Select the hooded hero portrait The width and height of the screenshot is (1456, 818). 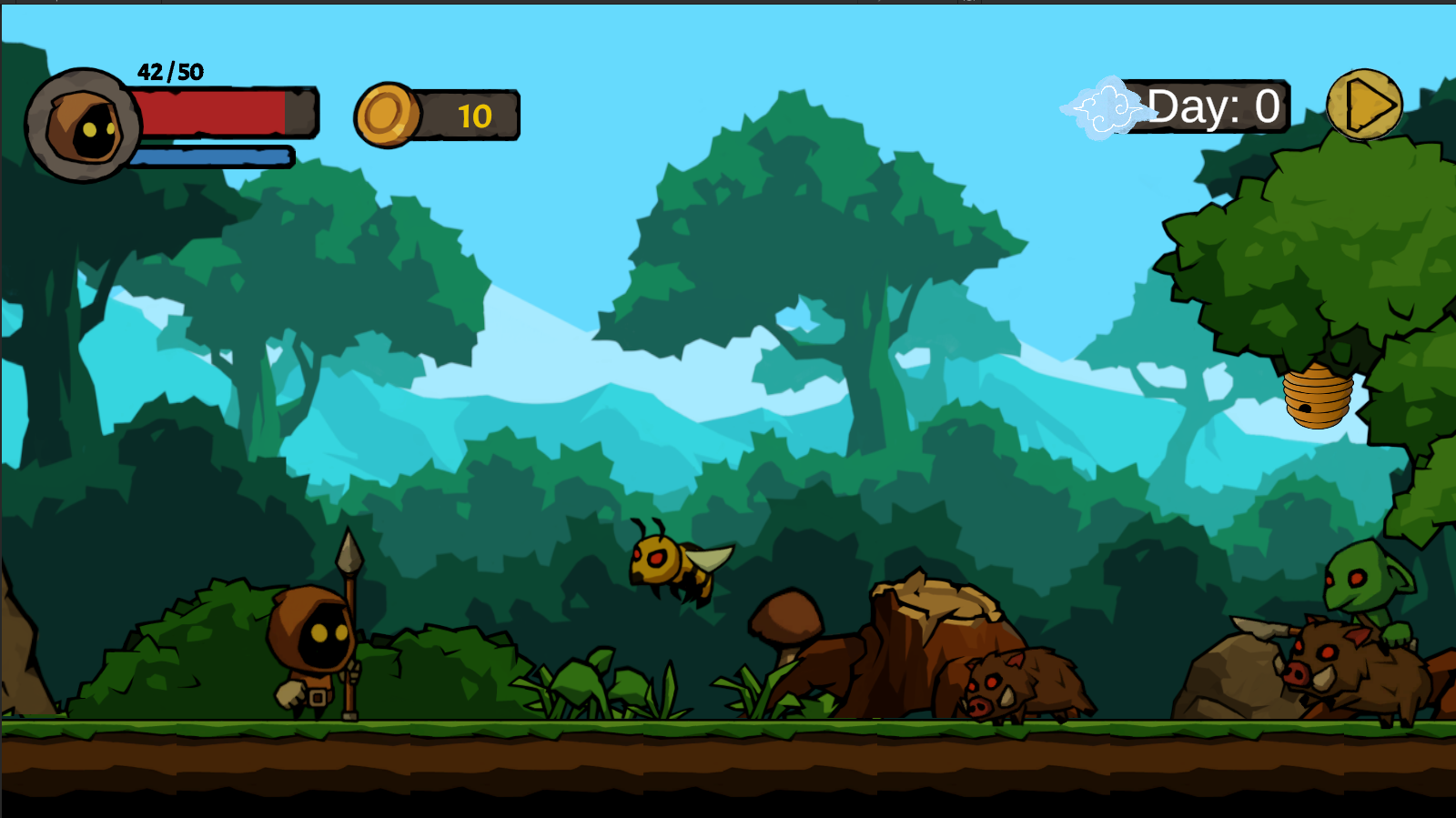coord(84,126)
